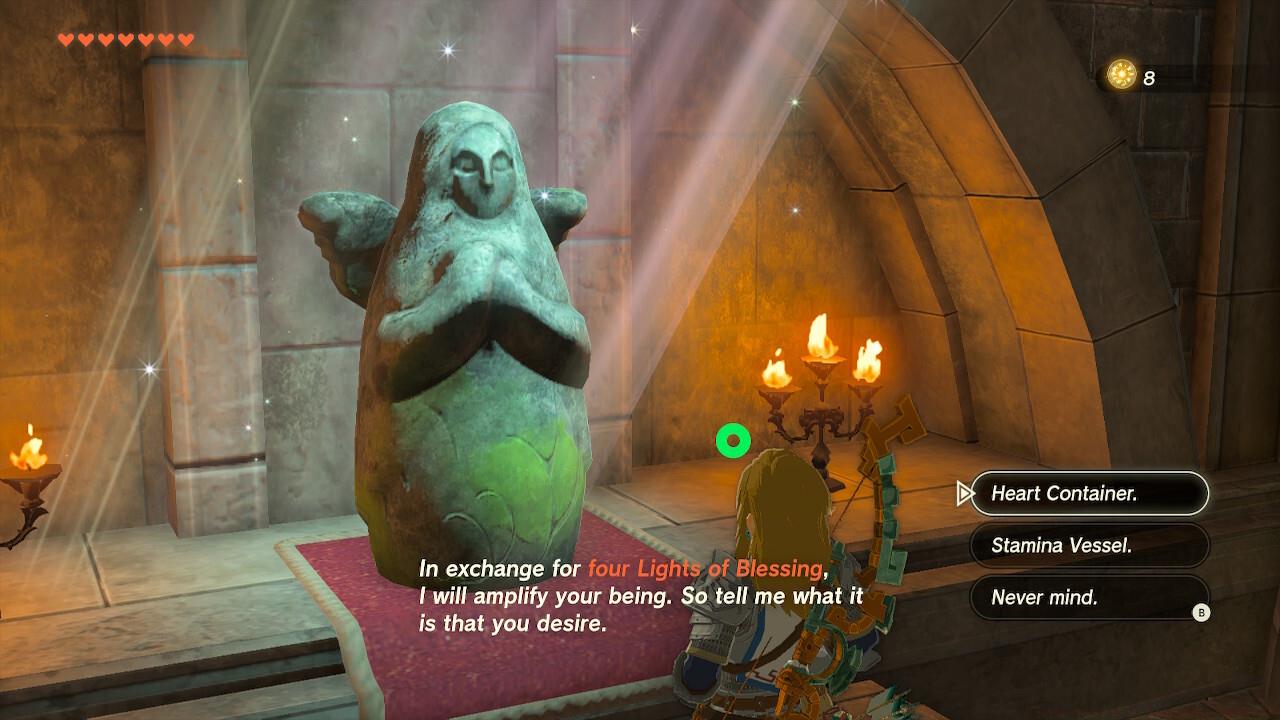Click the Goddess Statue's face
1280x720 pixels.
click(x=482, y=165)
